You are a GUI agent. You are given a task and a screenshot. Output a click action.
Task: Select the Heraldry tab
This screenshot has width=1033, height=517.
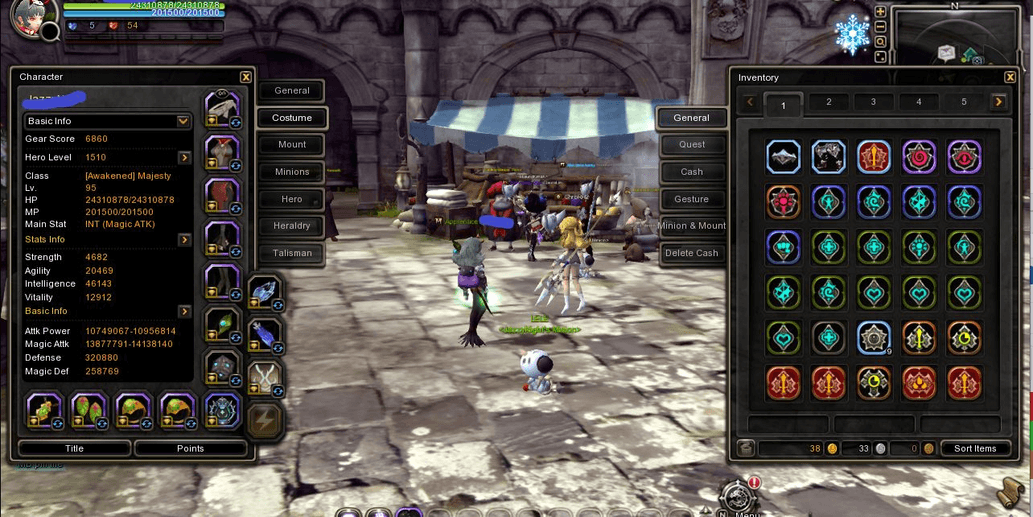292,226
